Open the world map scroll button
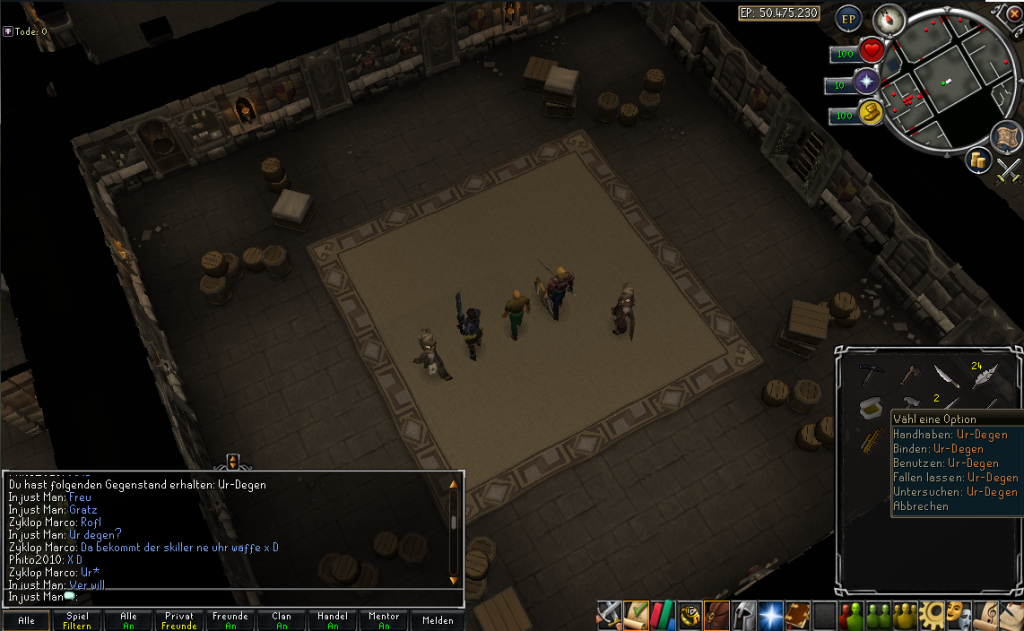Viewport: 1024px width, 631px height. click(1004, 137)
